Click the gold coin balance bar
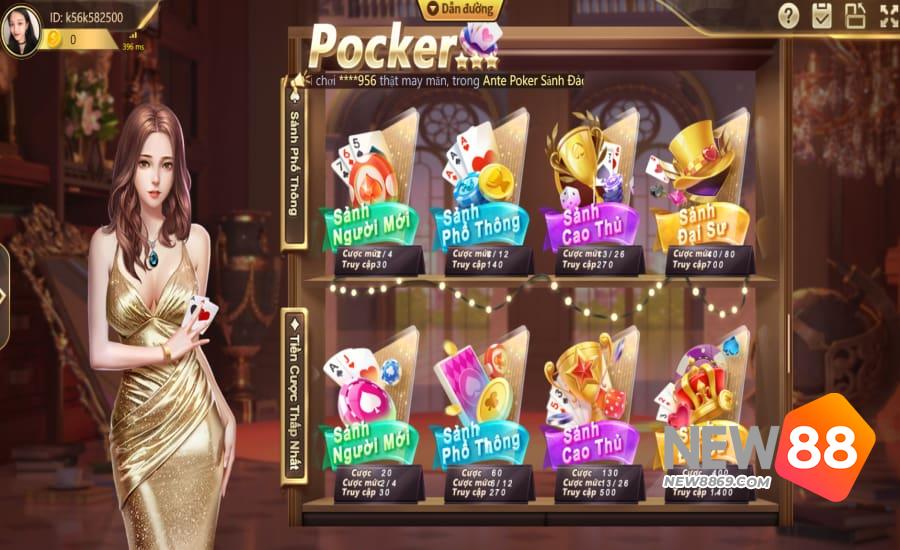Screen dimensions: 900x550 [x=90, y=40]
